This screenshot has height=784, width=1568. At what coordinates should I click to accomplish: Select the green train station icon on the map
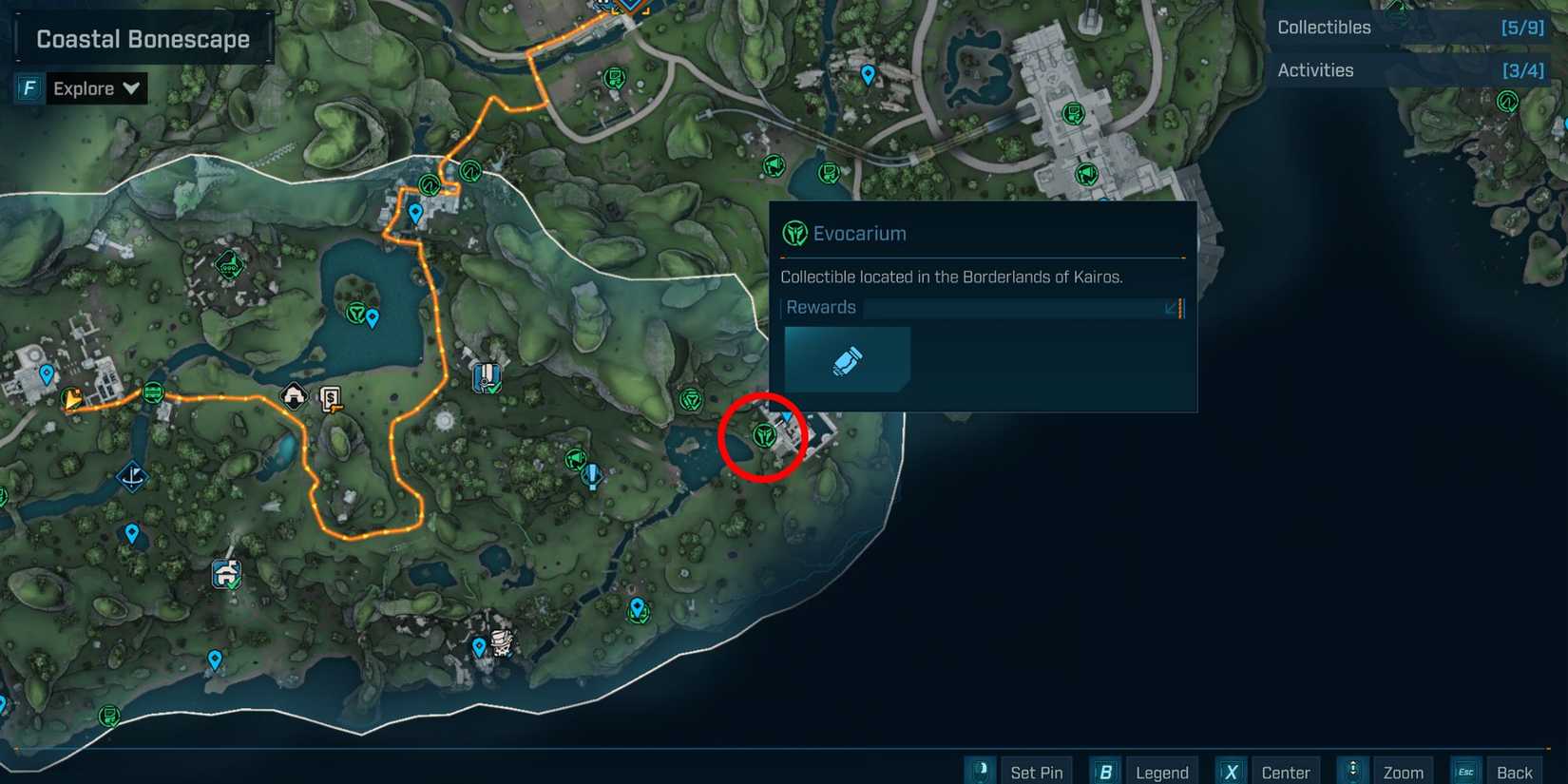tap(152, 392)
